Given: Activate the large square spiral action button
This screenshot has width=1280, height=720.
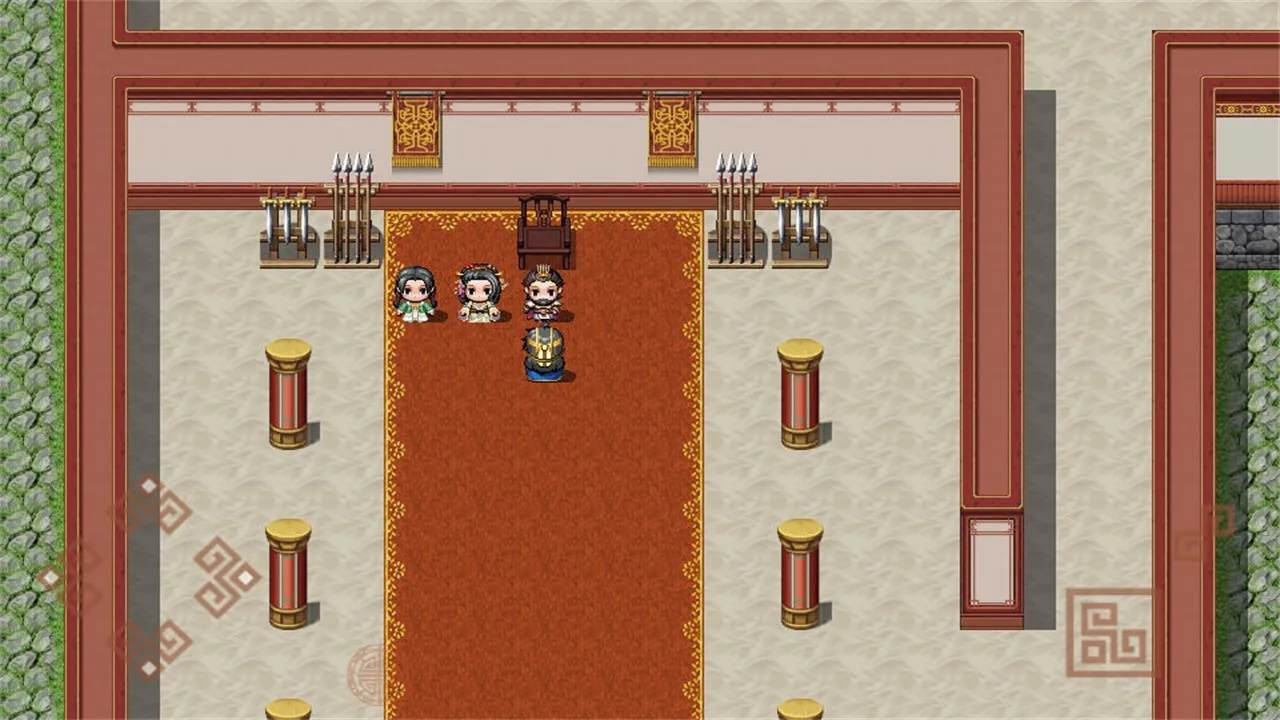Looking at the screenshot, I should click(1108, 632).
